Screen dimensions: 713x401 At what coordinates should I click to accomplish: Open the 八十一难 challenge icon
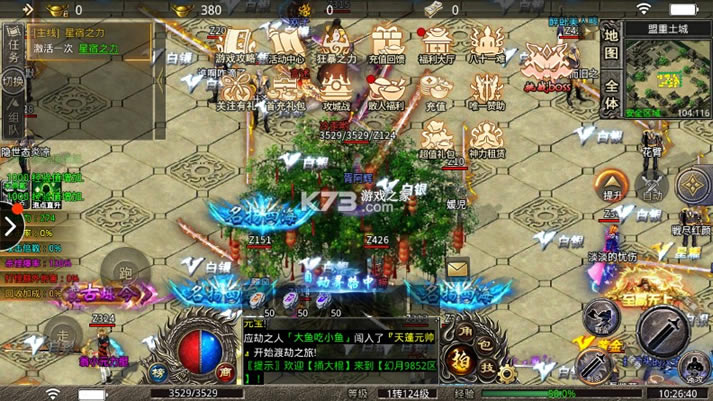tap(487, 45)
